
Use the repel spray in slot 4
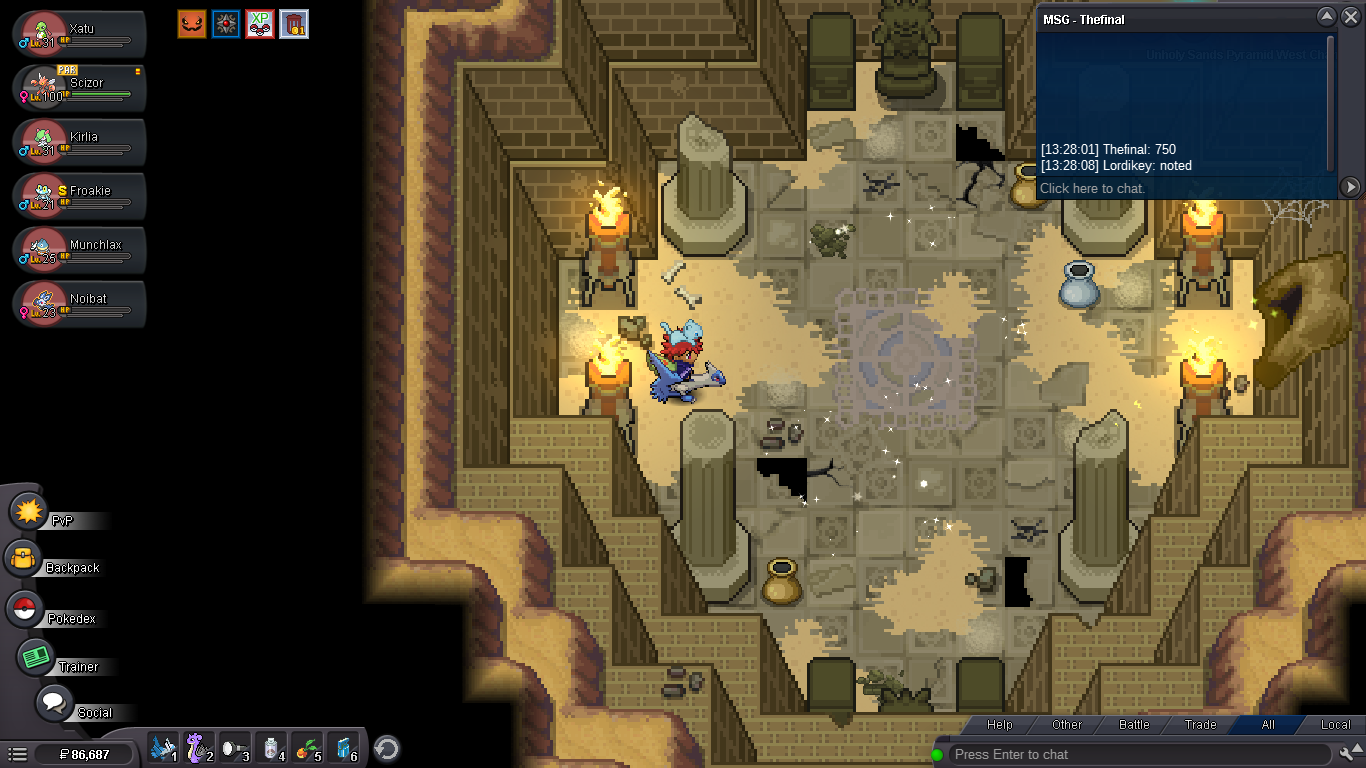point(270,748)
